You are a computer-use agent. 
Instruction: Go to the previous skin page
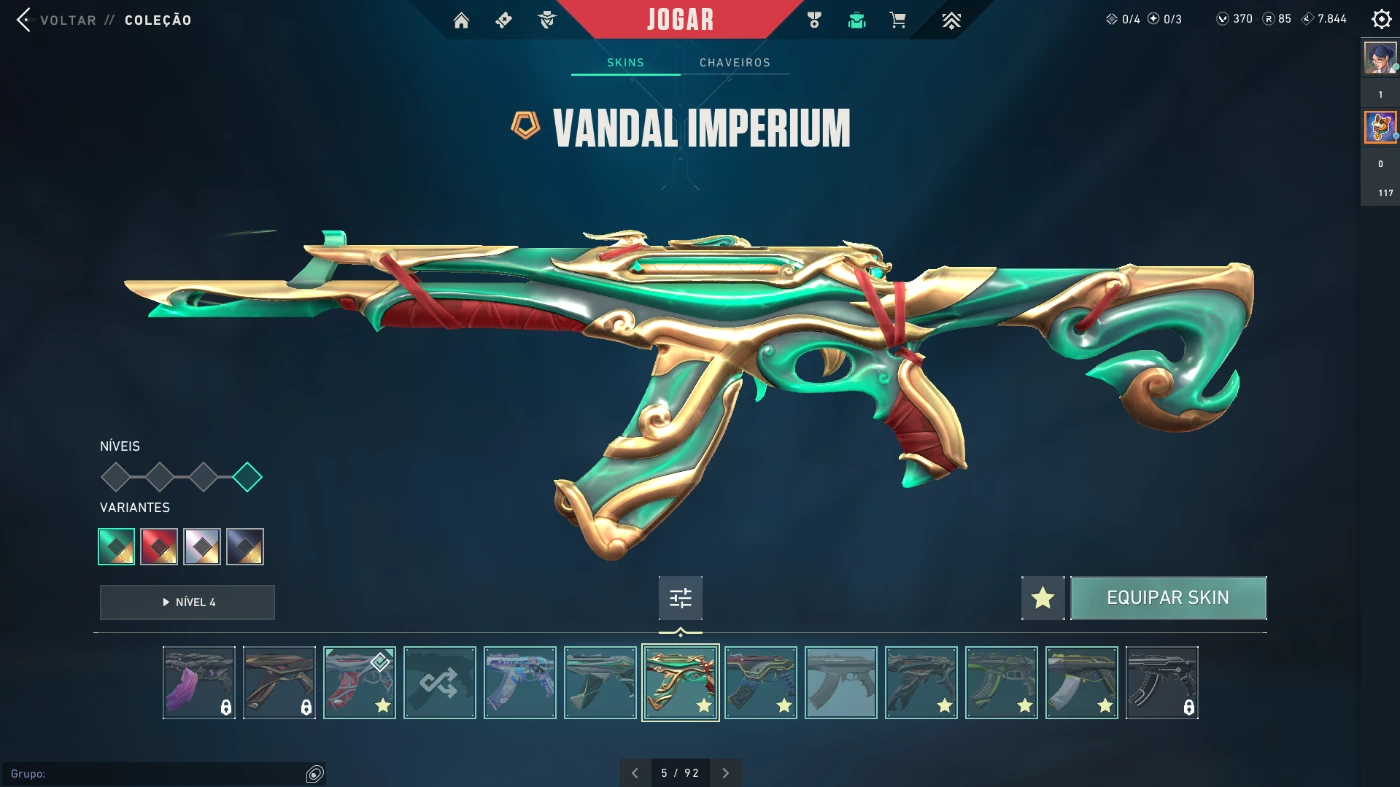tap(634, 773)
